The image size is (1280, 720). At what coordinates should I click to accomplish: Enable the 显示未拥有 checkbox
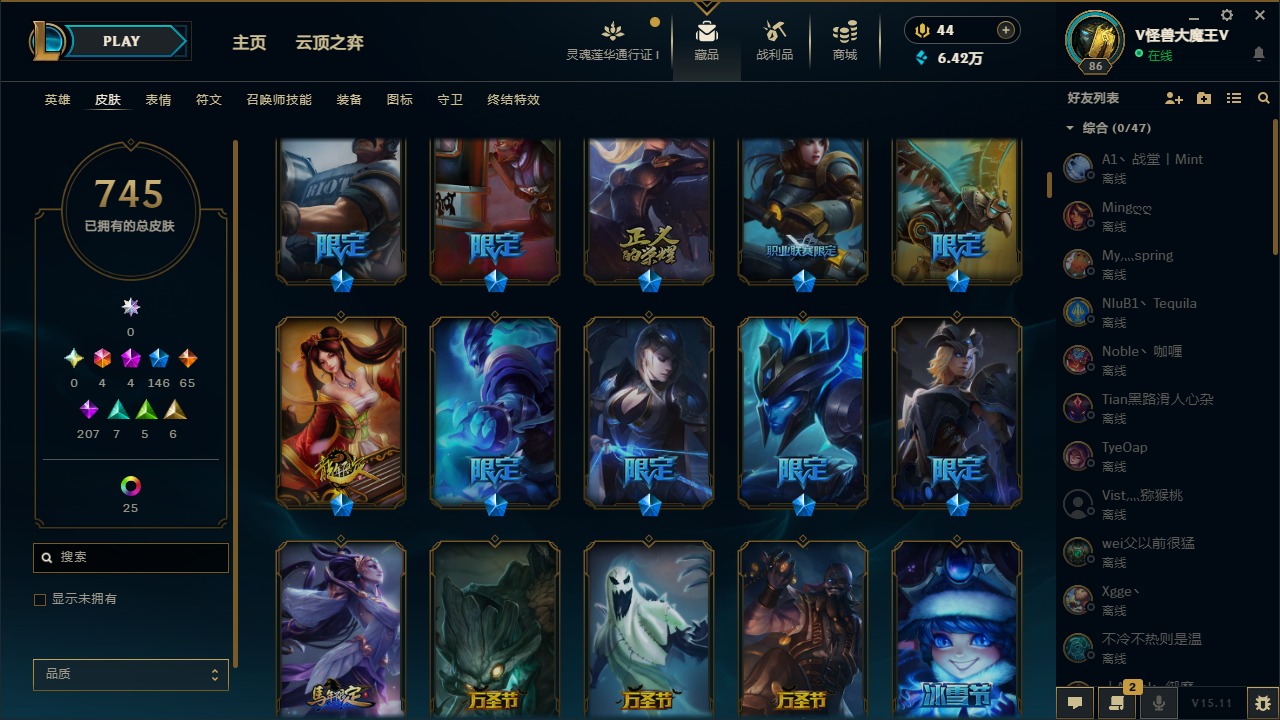(x=40, y=599)
